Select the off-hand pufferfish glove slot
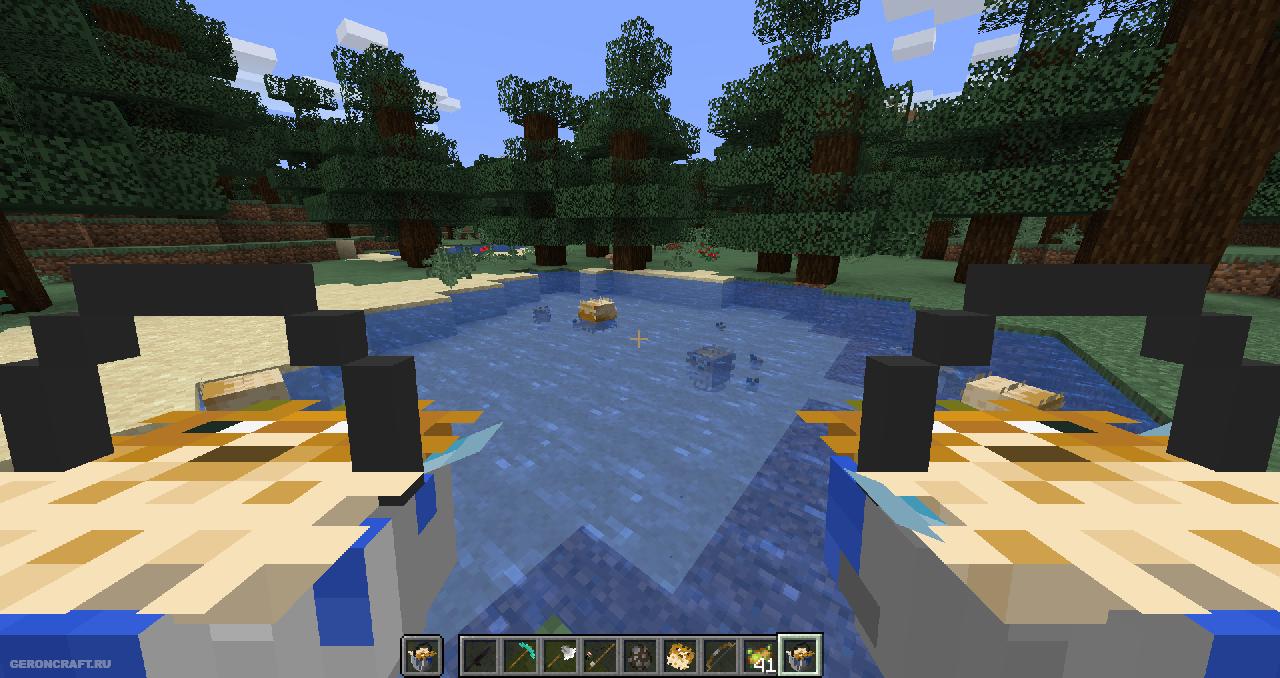The image size is (1280, 678). 421,656
